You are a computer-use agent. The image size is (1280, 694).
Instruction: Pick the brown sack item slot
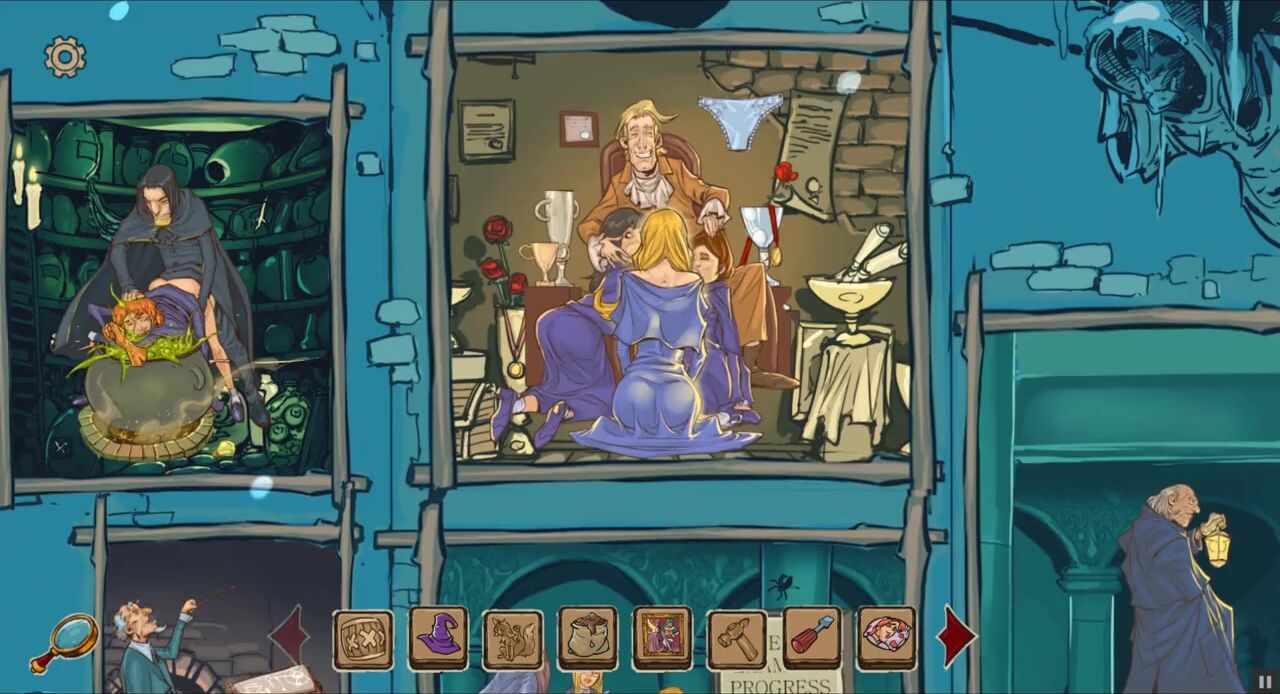coord(588,638)
